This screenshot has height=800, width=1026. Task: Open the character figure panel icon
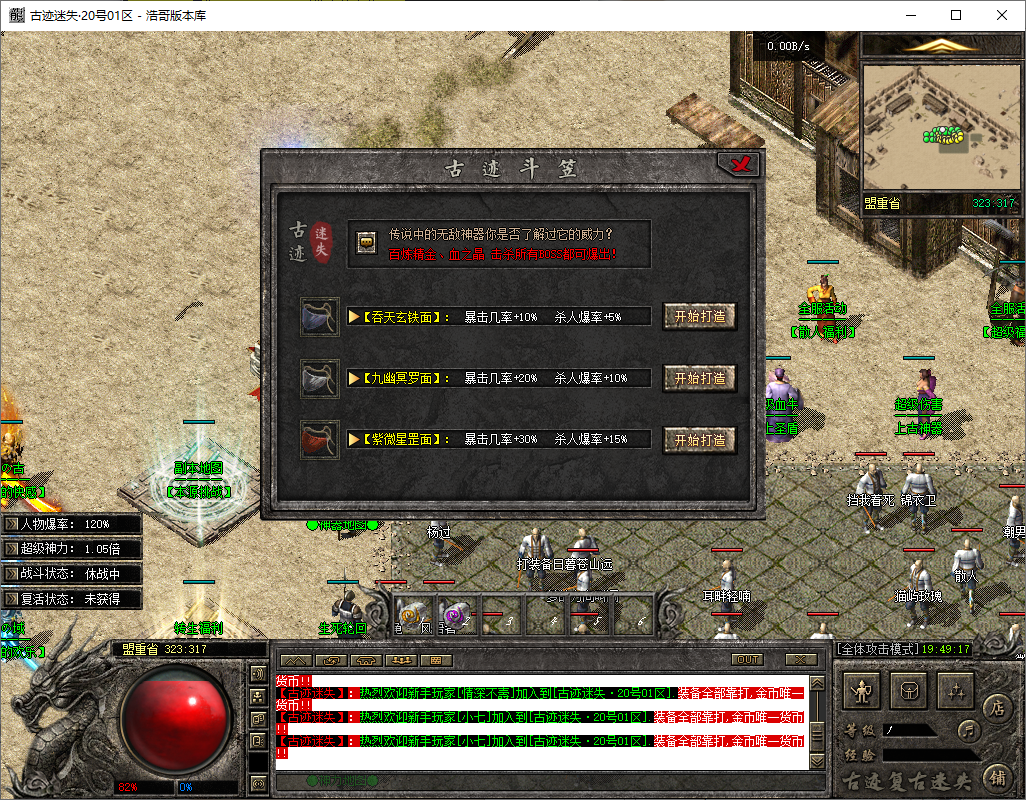pyautogui.click(x=861, y=689)
